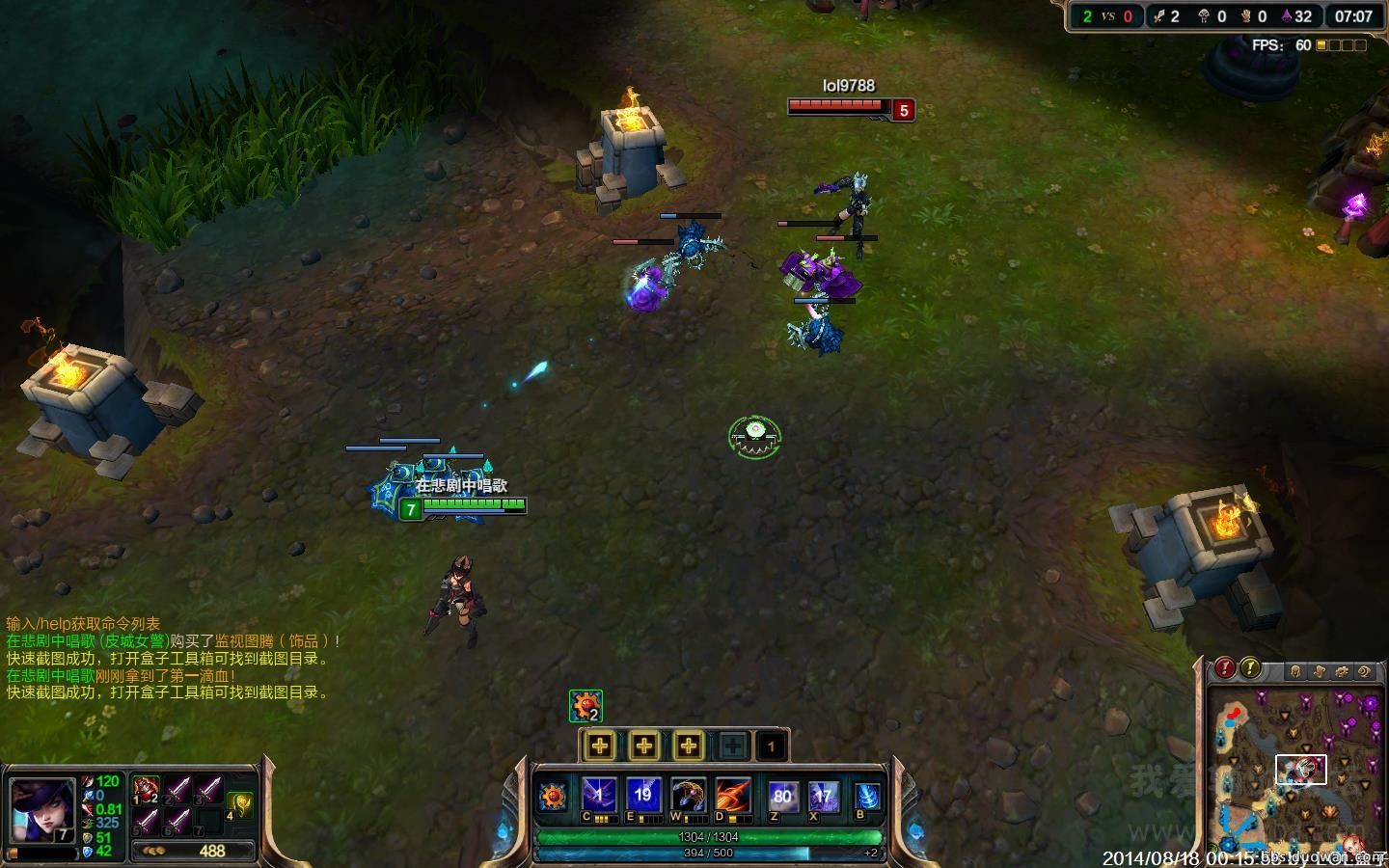Fire the 90 Caliber Net ability
This screenshot has width=1389, height=868.
pos(688,797)
